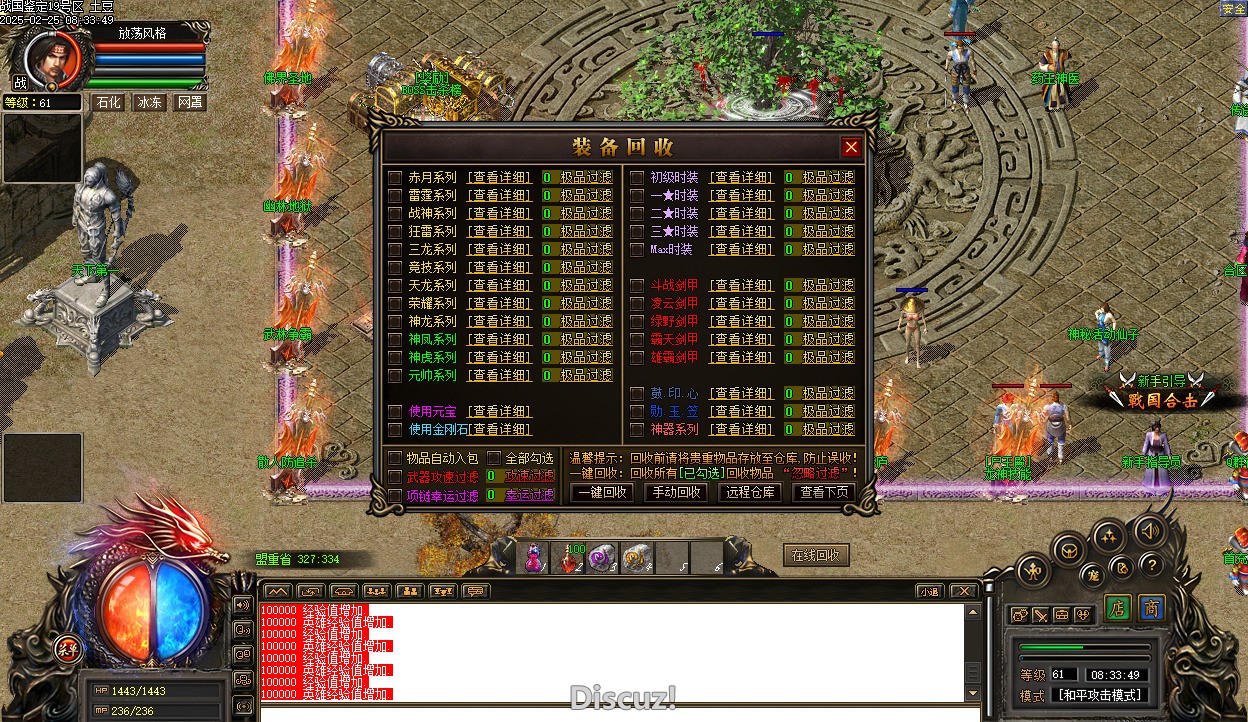Image resolution: width=1248 pixels, height=722 pixels.
Task: Close the 装备回收 window
Action: pos(851,148)
